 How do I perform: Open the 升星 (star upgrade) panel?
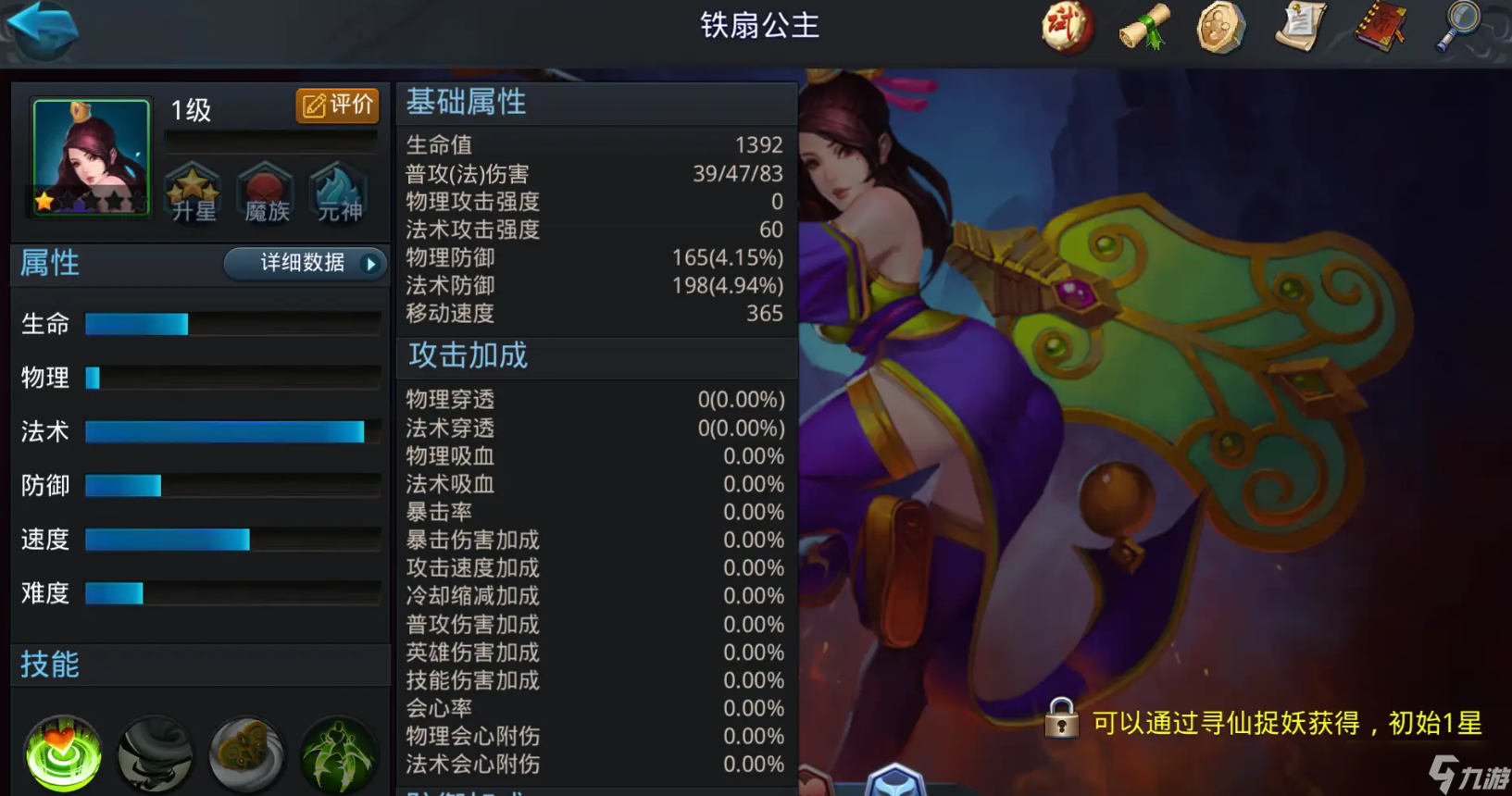pyautogui.click(x=192, y=192)
